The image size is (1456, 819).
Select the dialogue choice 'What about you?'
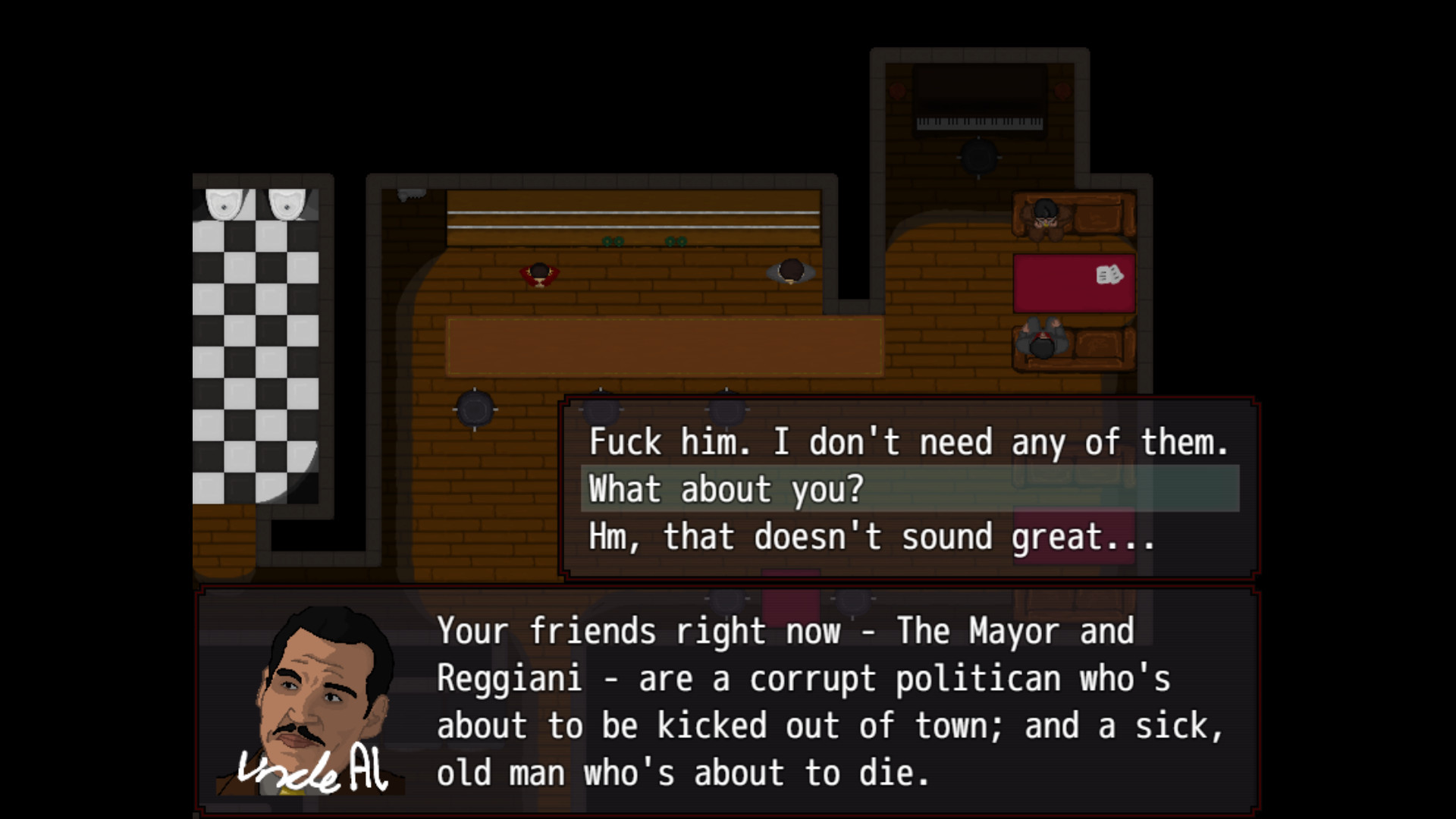click(x=726, y=489)
